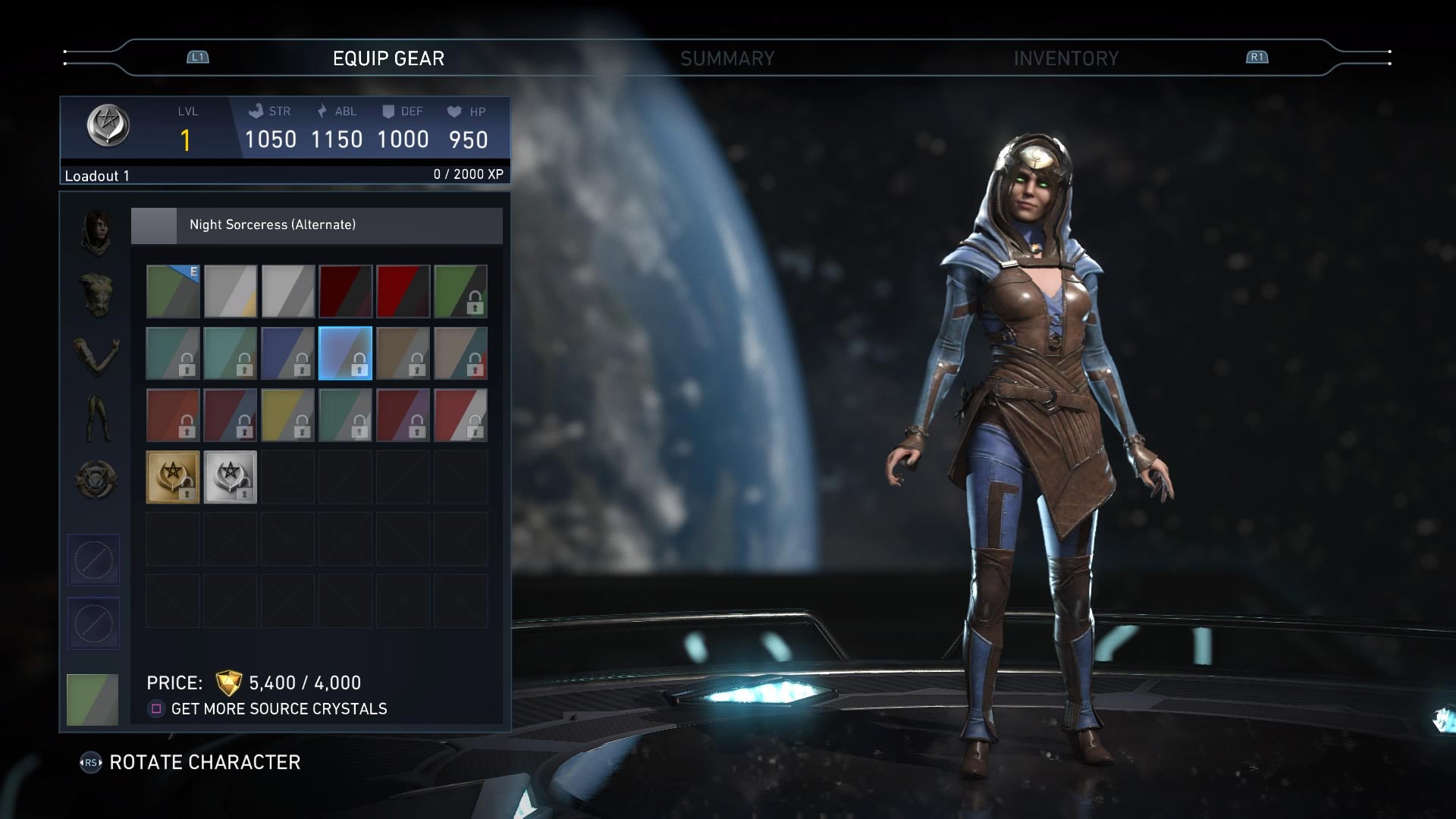Select the gold pentagram shader swatch

coord(172,476)
